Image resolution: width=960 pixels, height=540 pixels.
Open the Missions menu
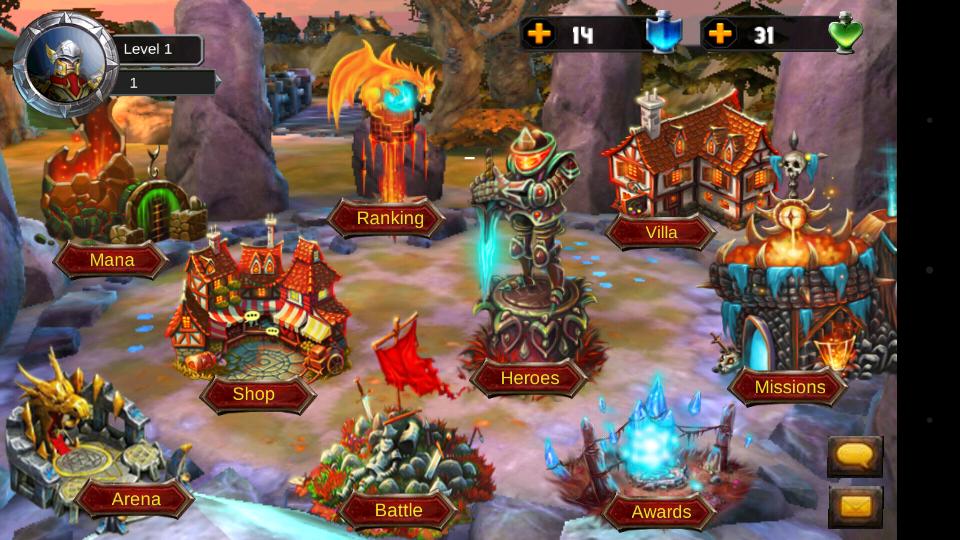pos(789,387)
